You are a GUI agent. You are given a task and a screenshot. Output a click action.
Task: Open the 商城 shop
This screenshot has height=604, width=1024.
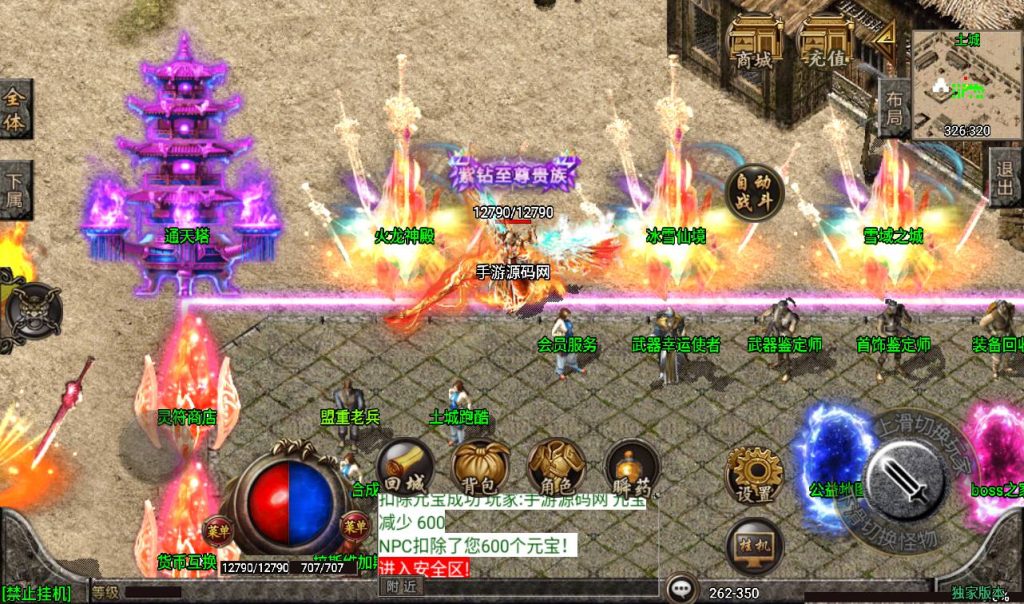click(x=754, y=42)
